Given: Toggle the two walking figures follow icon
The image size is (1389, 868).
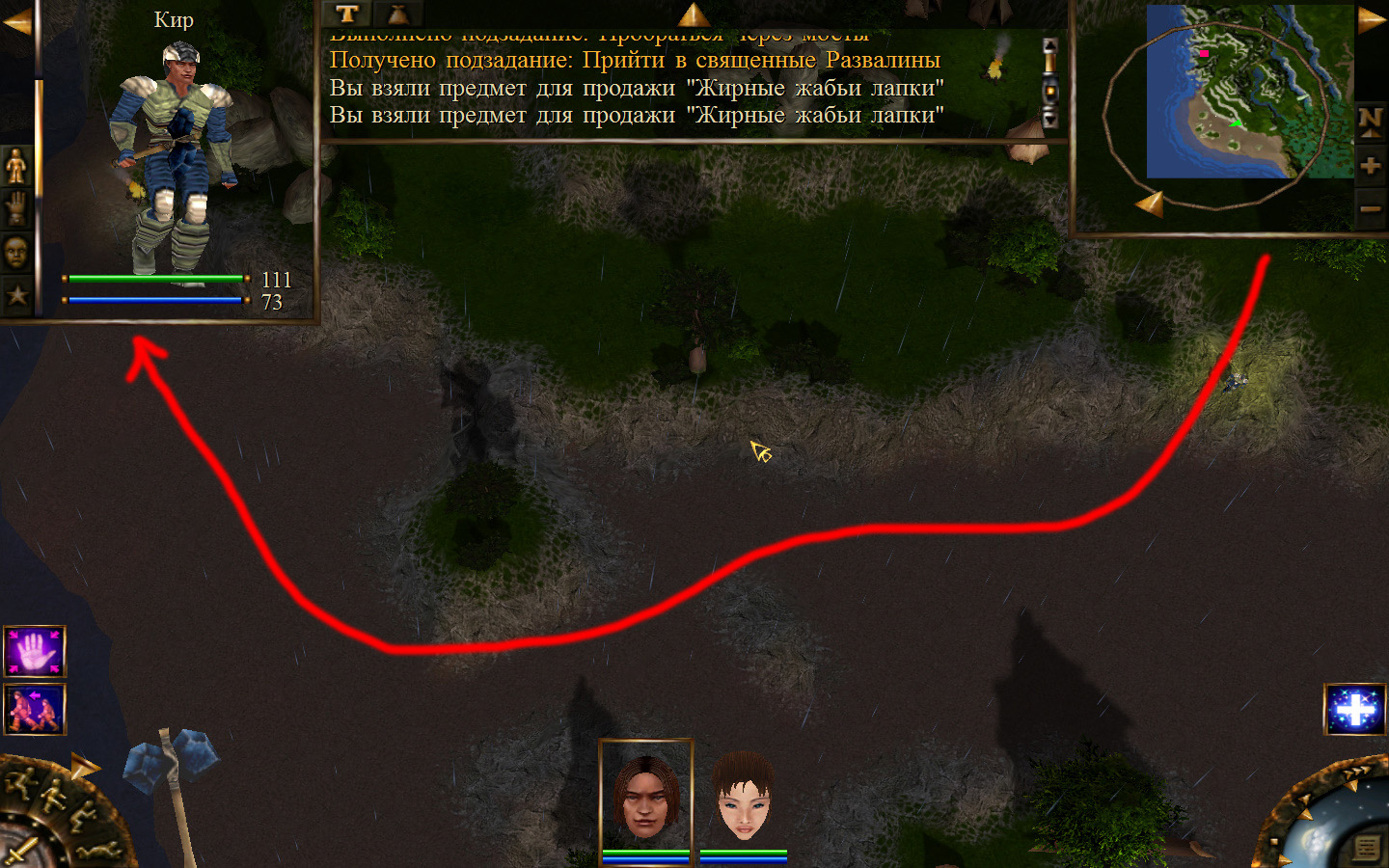Looking at the screenshot, I should (35, 709).
